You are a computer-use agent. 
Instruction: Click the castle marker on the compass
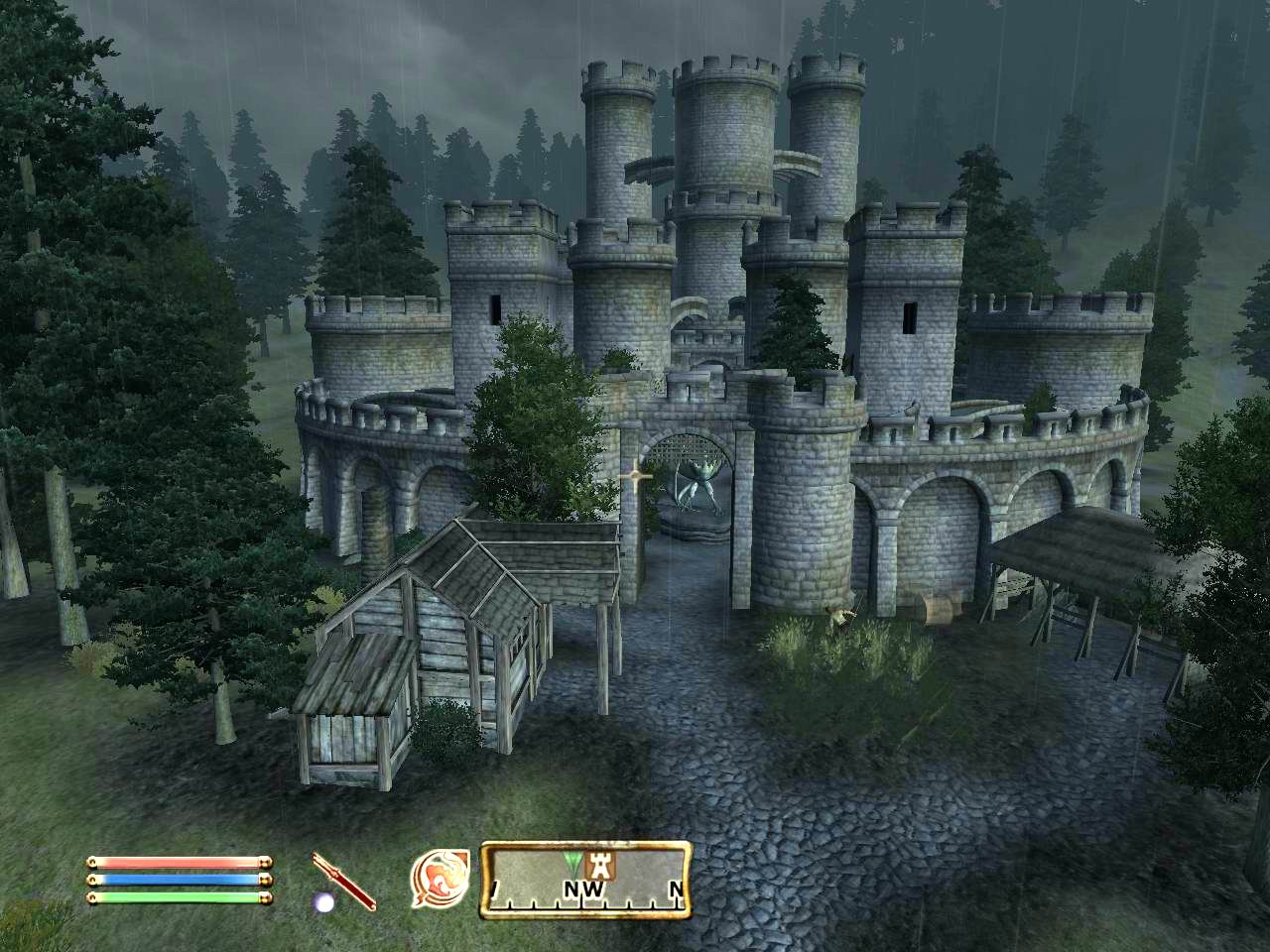[600, 866]
